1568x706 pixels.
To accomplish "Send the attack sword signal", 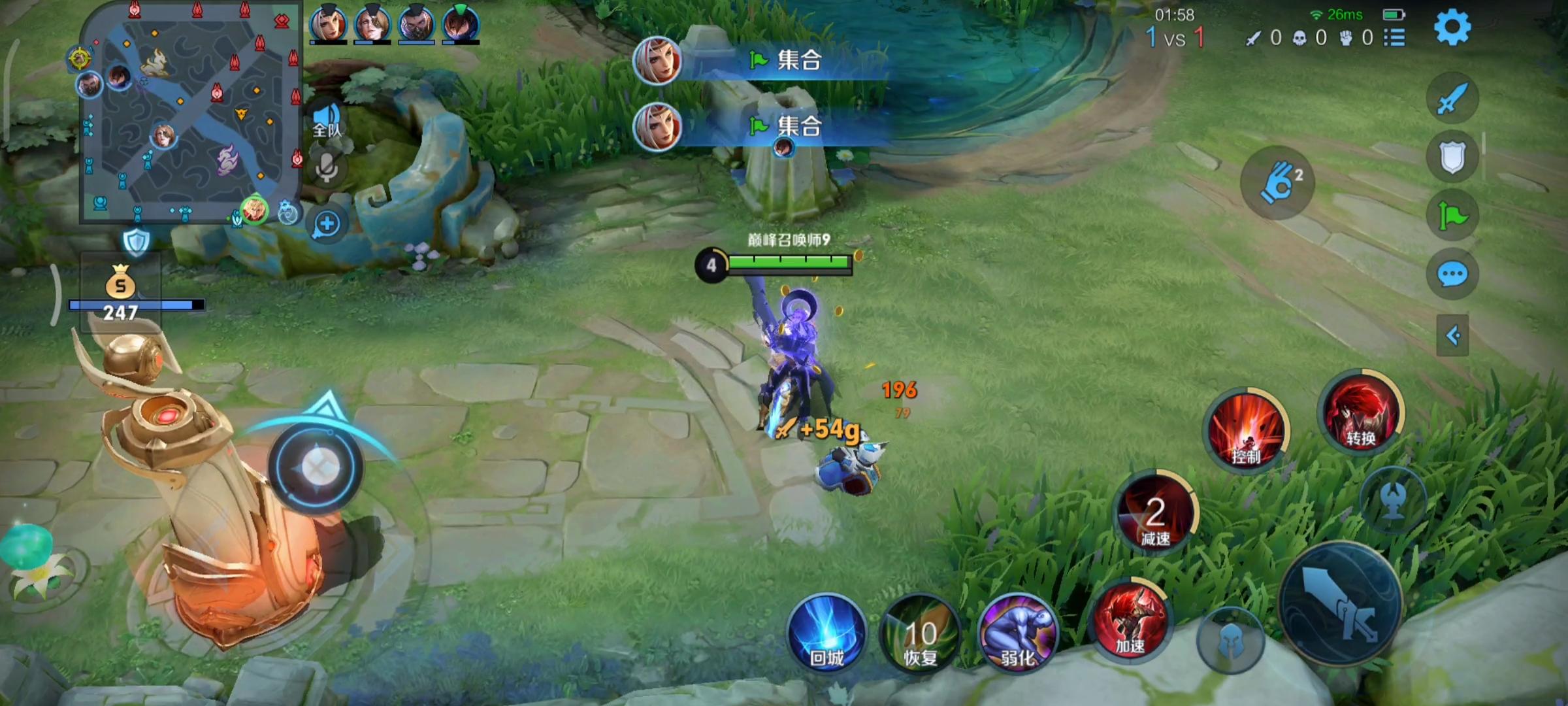I will (x=1452, y=99).
